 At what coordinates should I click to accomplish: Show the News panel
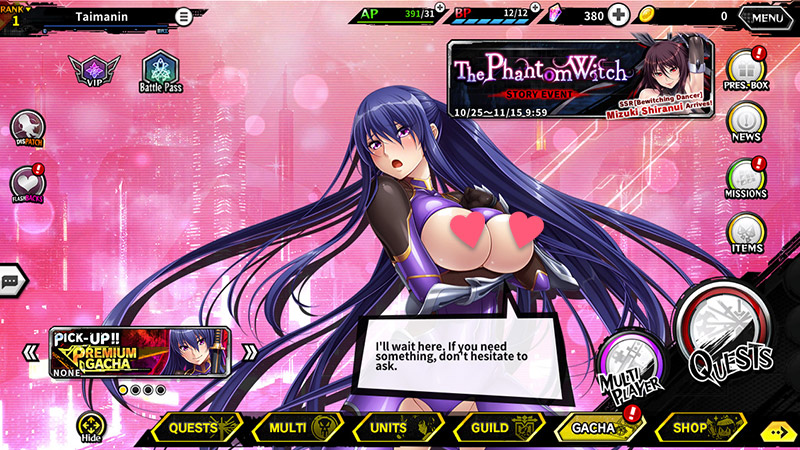click(x=745, y=121)
